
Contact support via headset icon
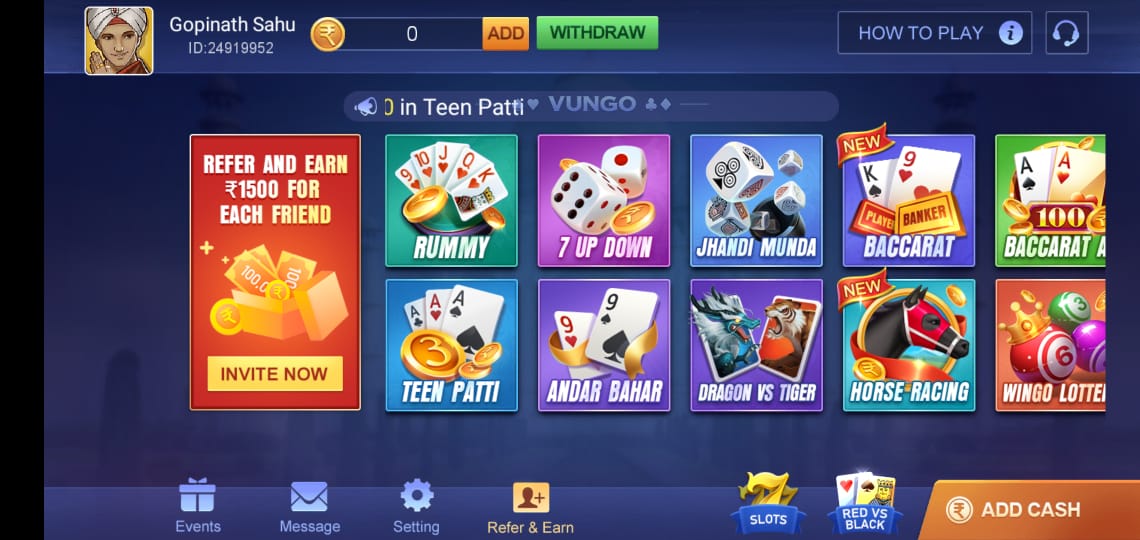(1066, 33)
